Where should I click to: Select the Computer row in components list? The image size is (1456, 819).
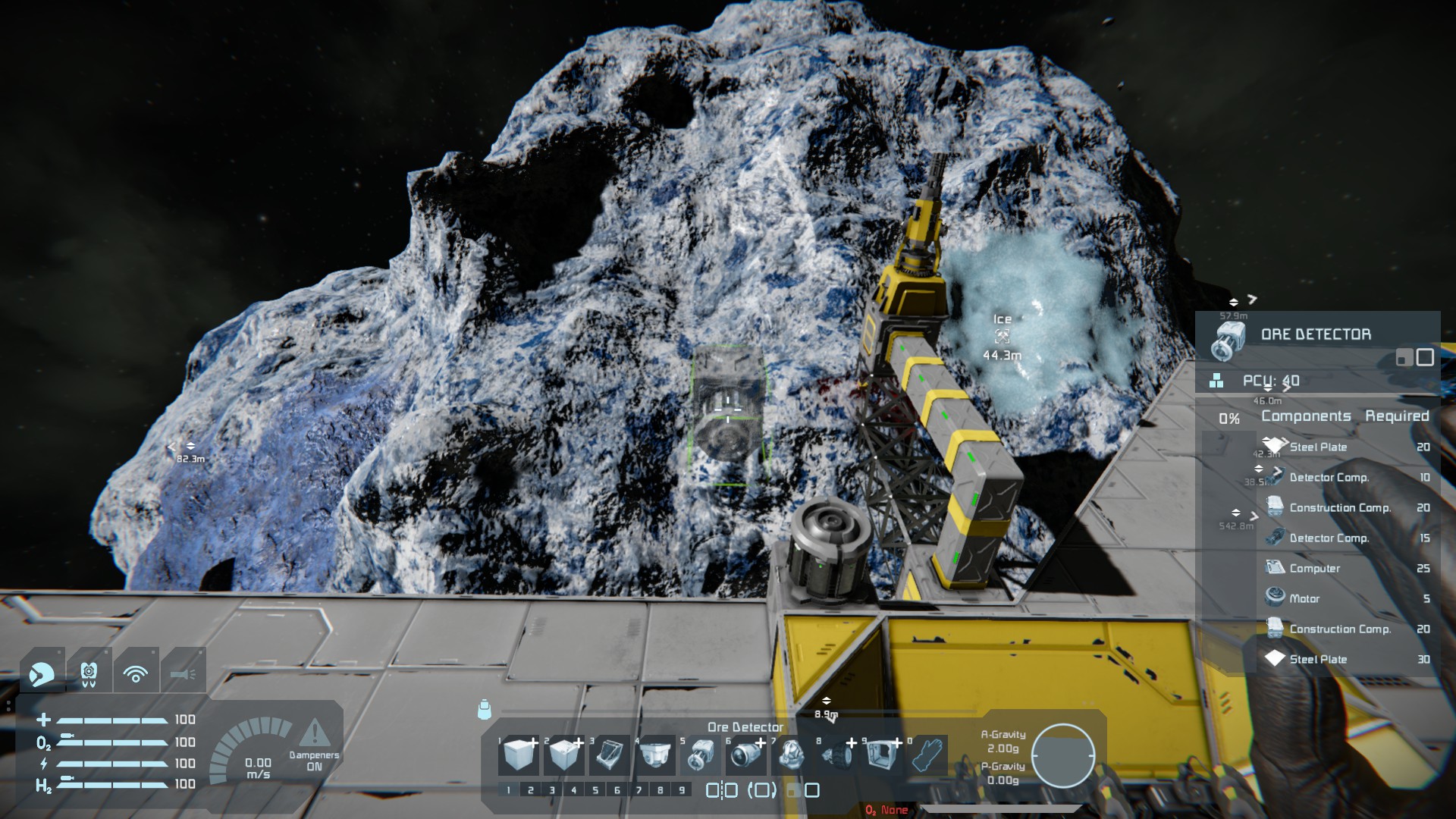(x=1314, y=568)
